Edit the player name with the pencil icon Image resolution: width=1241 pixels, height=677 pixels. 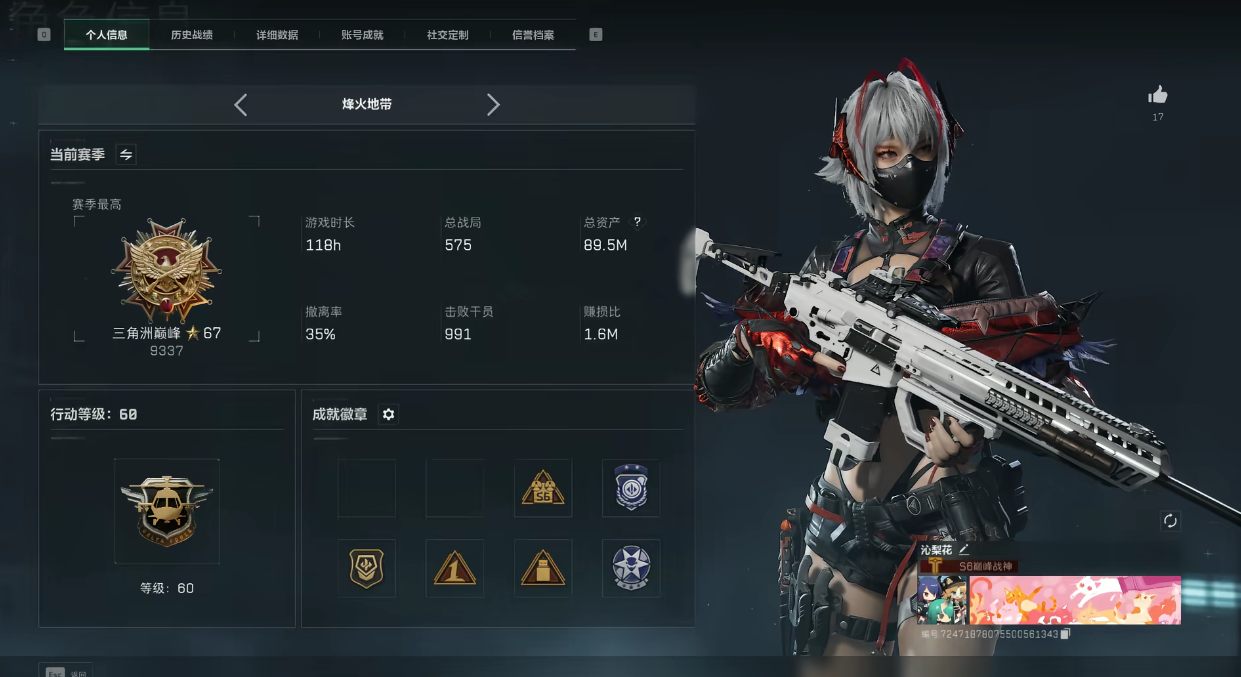(964, 549)
